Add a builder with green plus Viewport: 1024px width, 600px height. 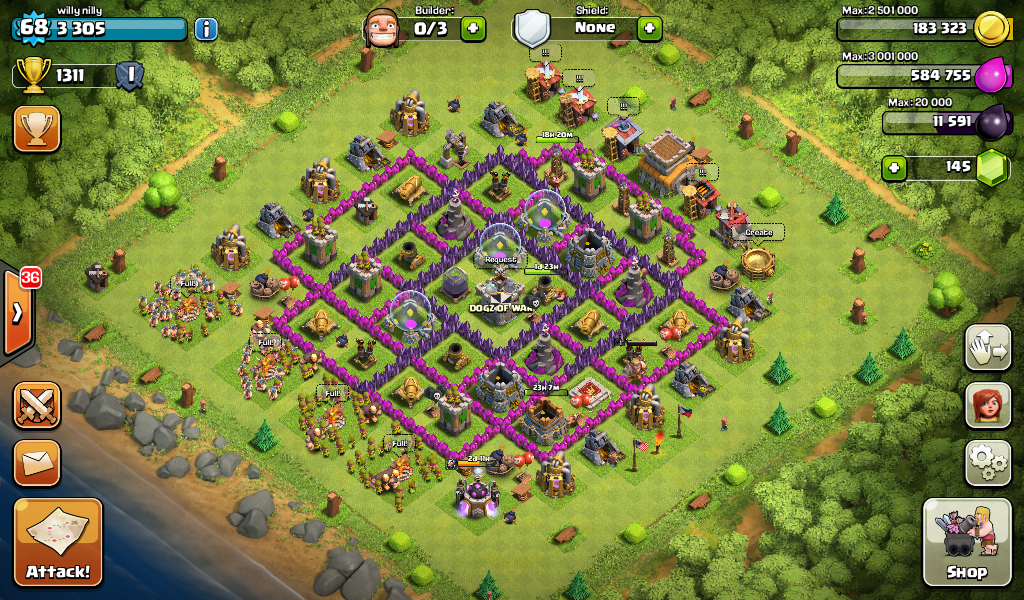pos(473,28)
